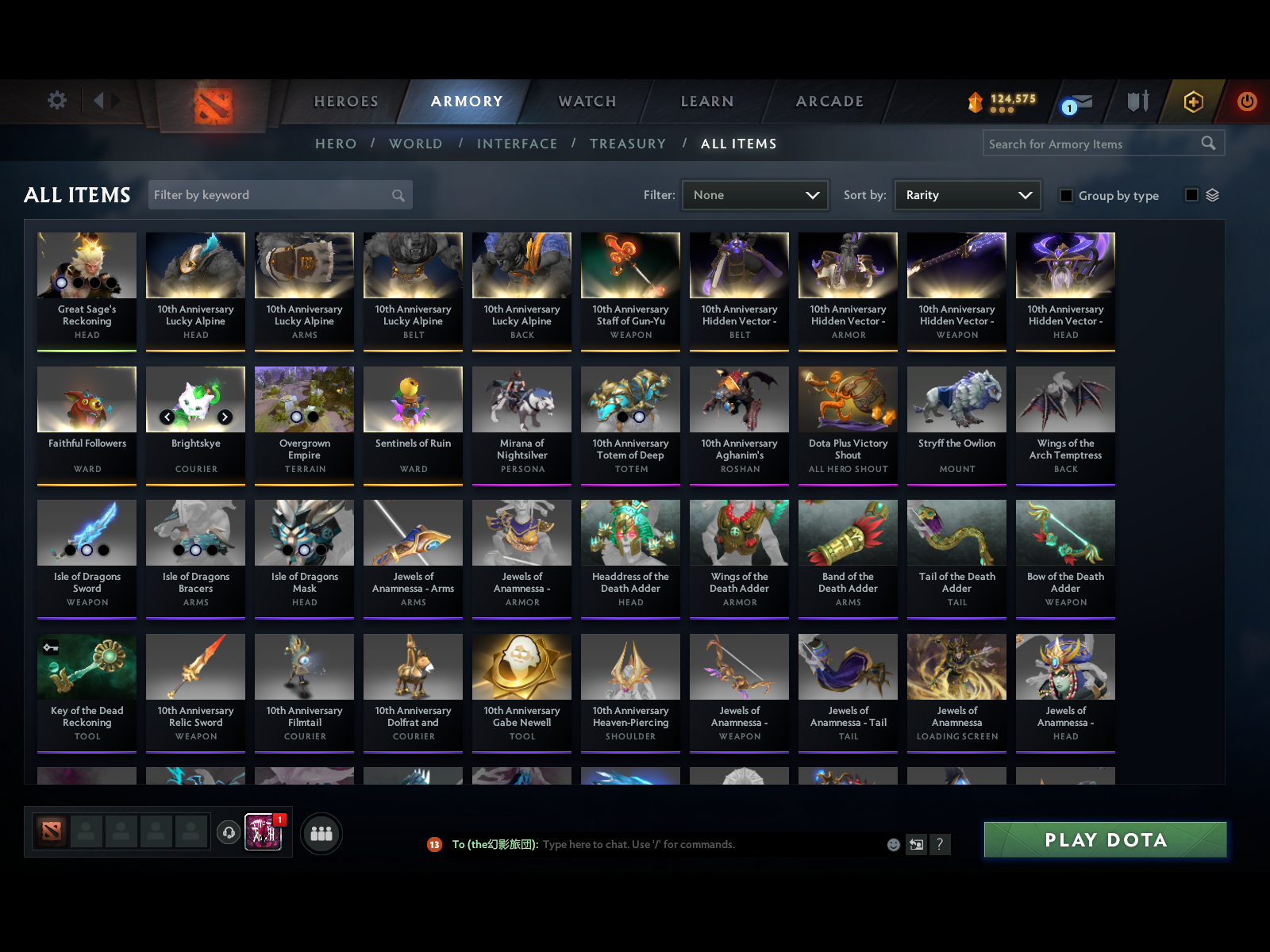Enable the Group by type checkbox
Screen dimensions: 1270x952
tap(1067, 195)
